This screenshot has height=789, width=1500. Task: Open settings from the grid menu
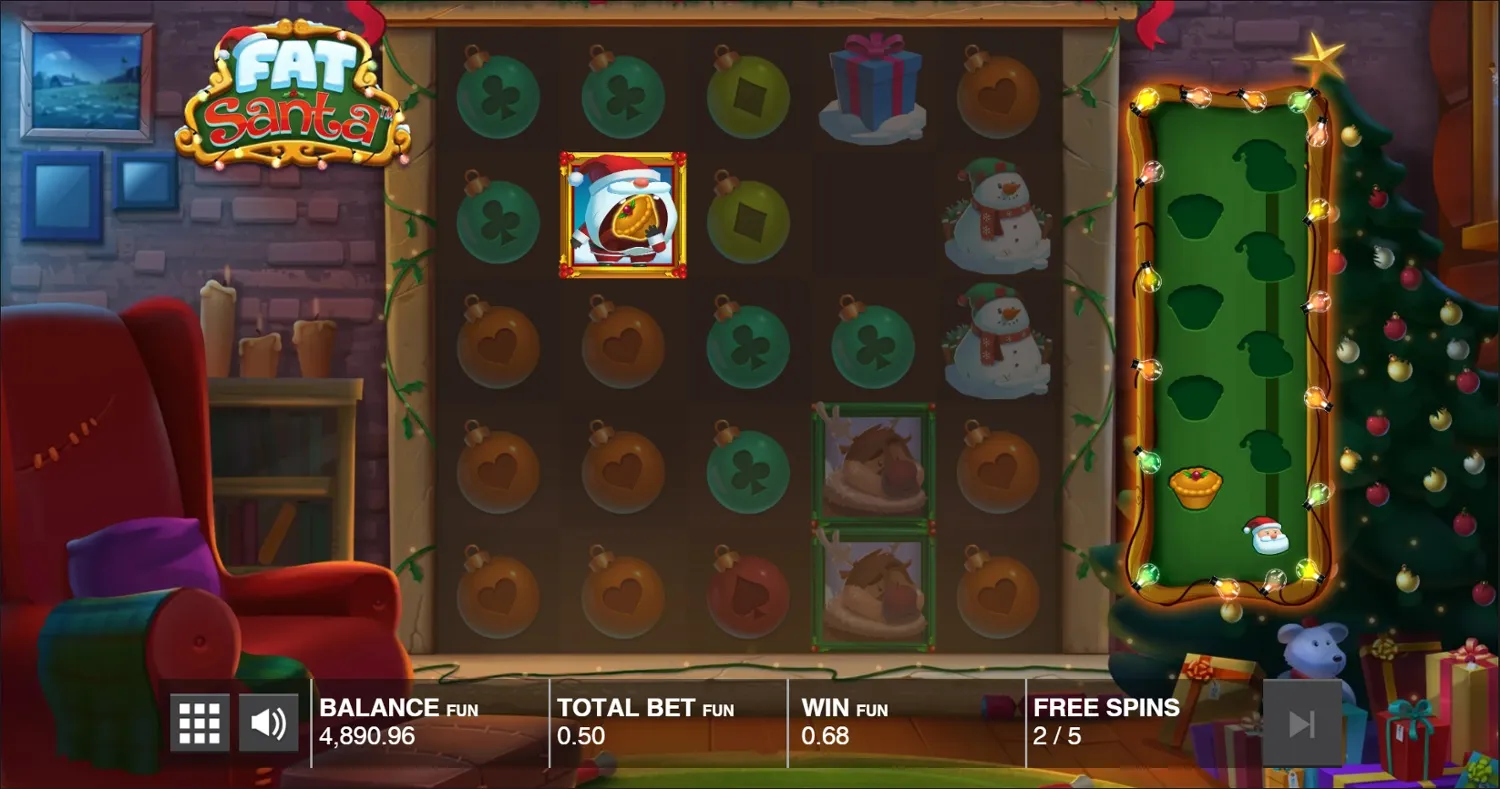click(199, 720)
